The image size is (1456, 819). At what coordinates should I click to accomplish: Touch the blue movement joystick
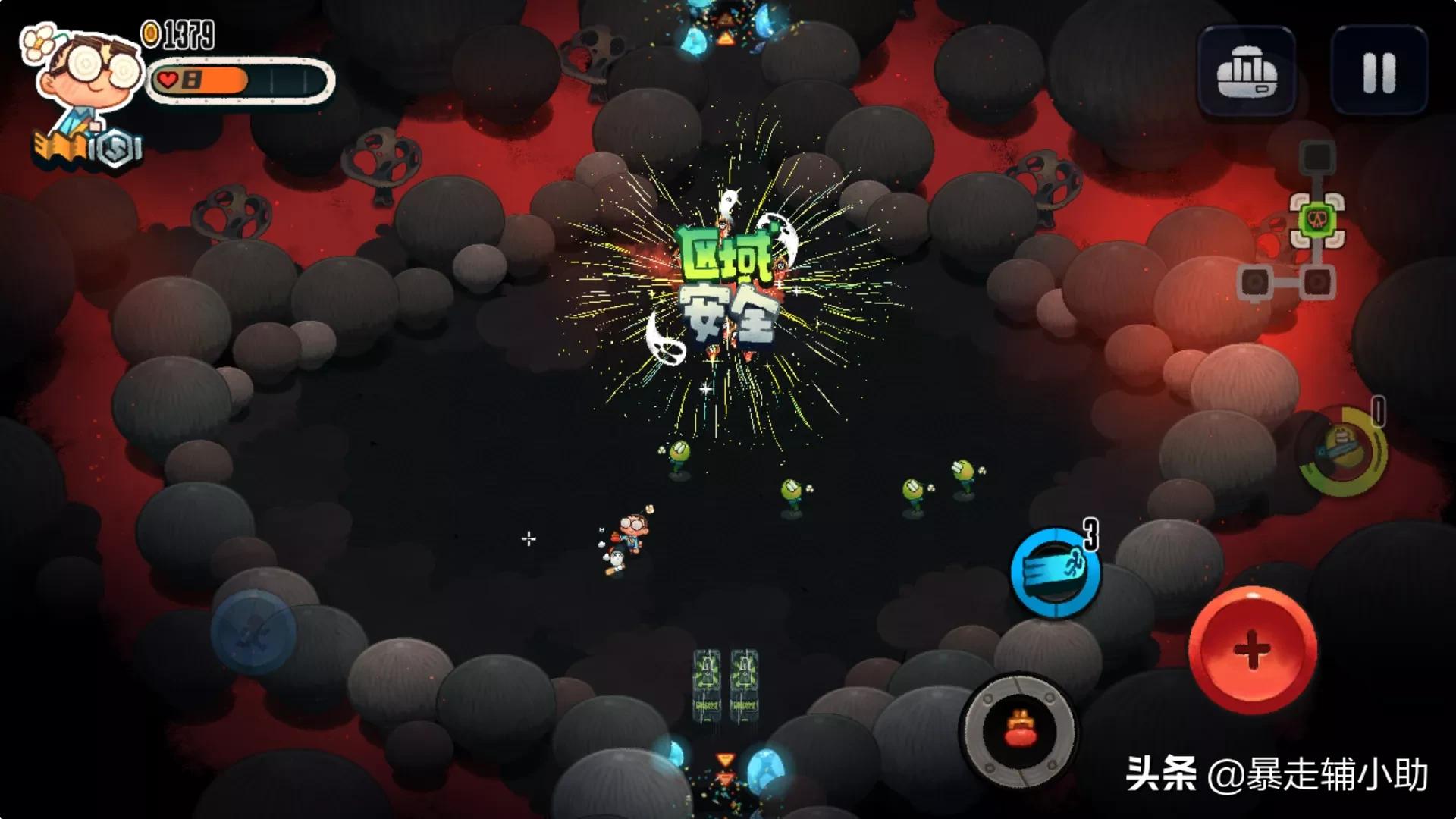click(x=253, y=632)
